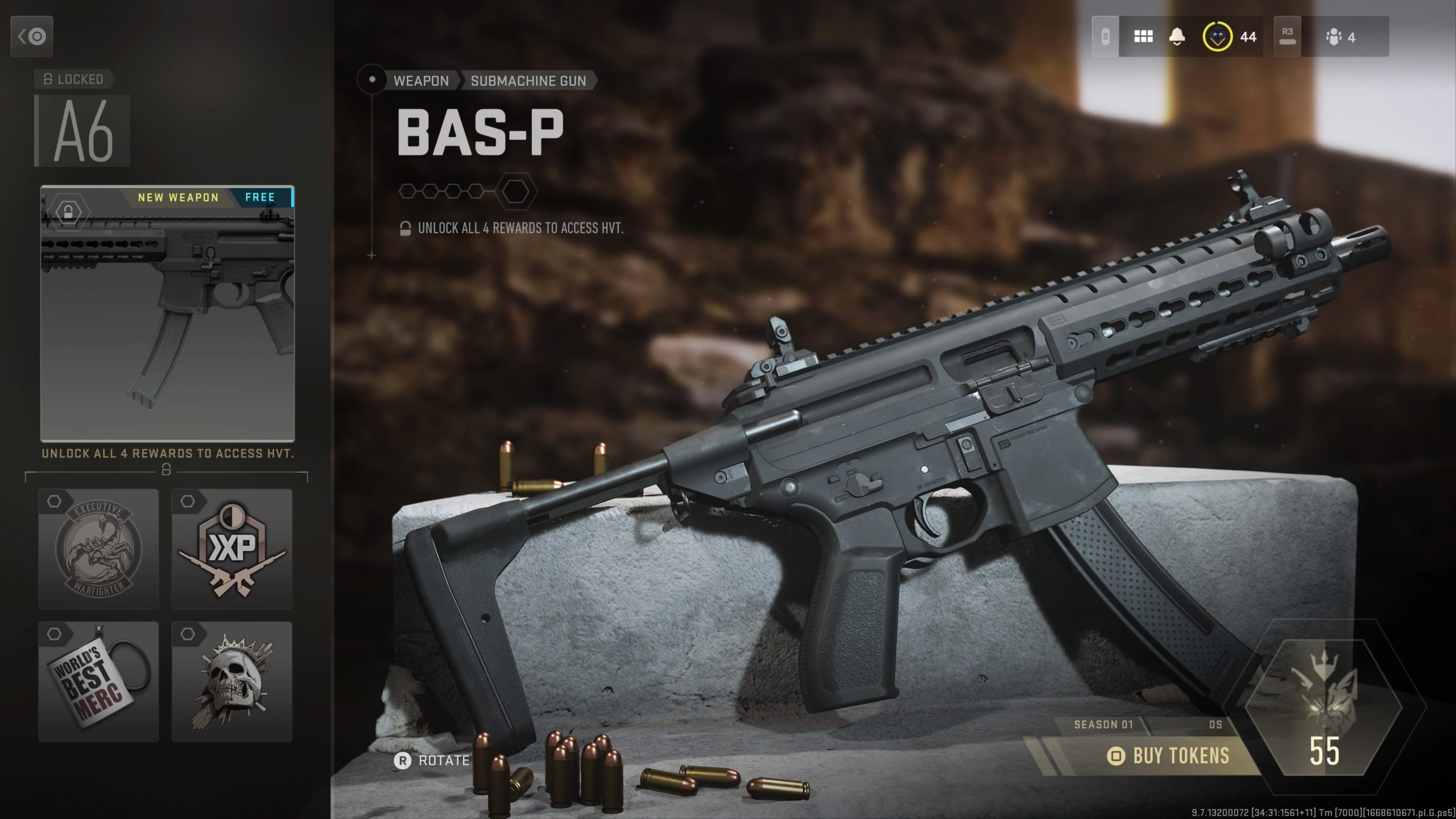Image resolution: width=1456 pixels, height=819 pixels.
Task: Open the notifications bell icon
Action: 1177,37
